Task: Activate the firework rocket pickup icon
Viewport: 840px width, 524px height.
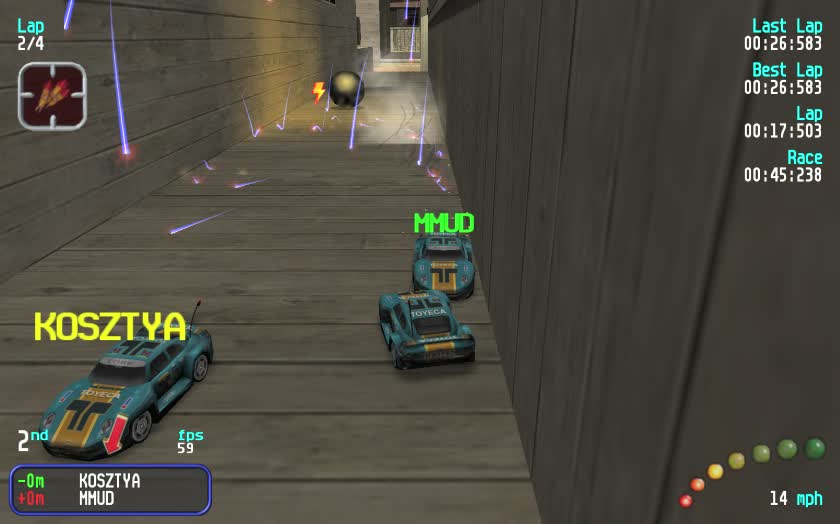Action: coord(52,96)
